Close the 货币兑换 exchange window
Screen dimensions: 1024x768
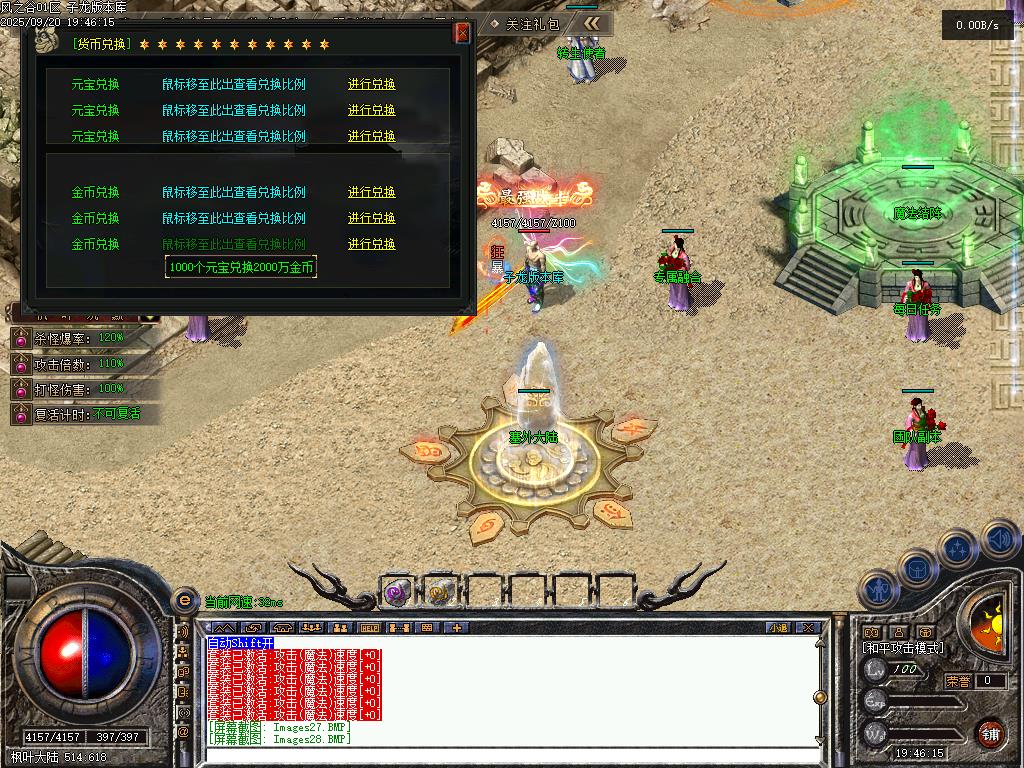(462, 33)
